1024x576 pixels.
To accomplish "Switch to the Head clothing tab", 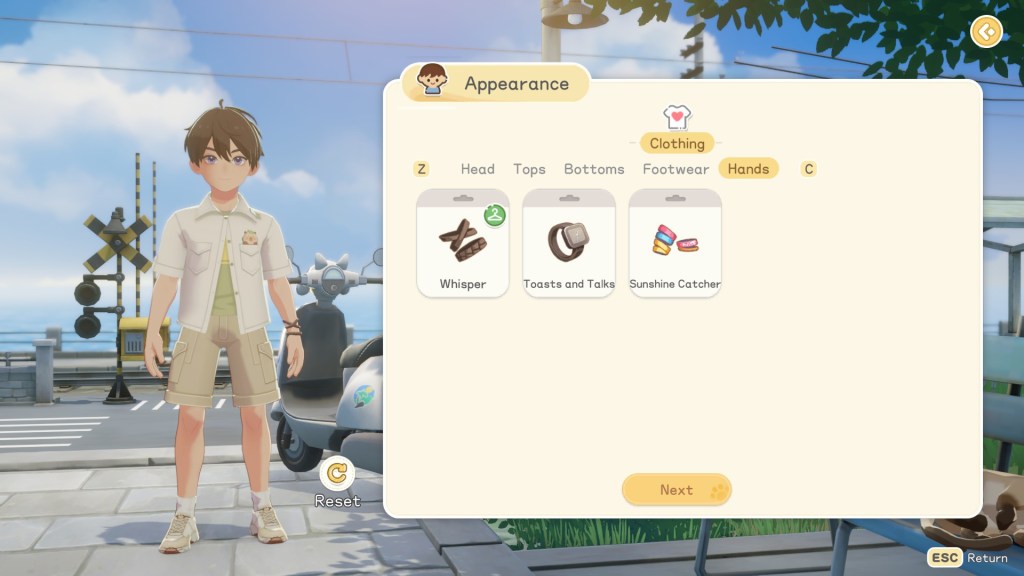I will (x=477, y=169).
